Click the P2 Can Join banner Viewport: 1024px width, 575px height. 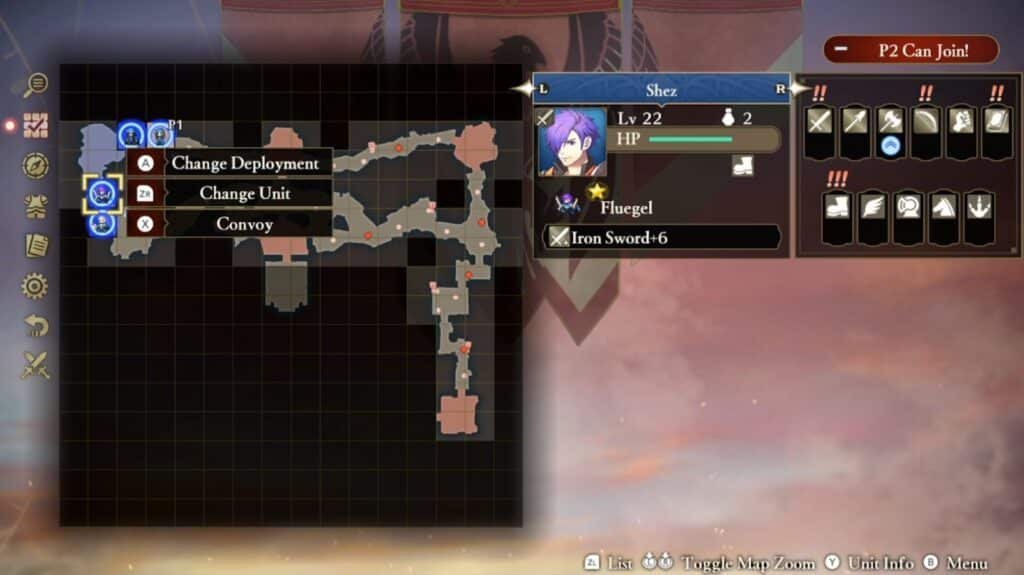(x=910, y=50)
